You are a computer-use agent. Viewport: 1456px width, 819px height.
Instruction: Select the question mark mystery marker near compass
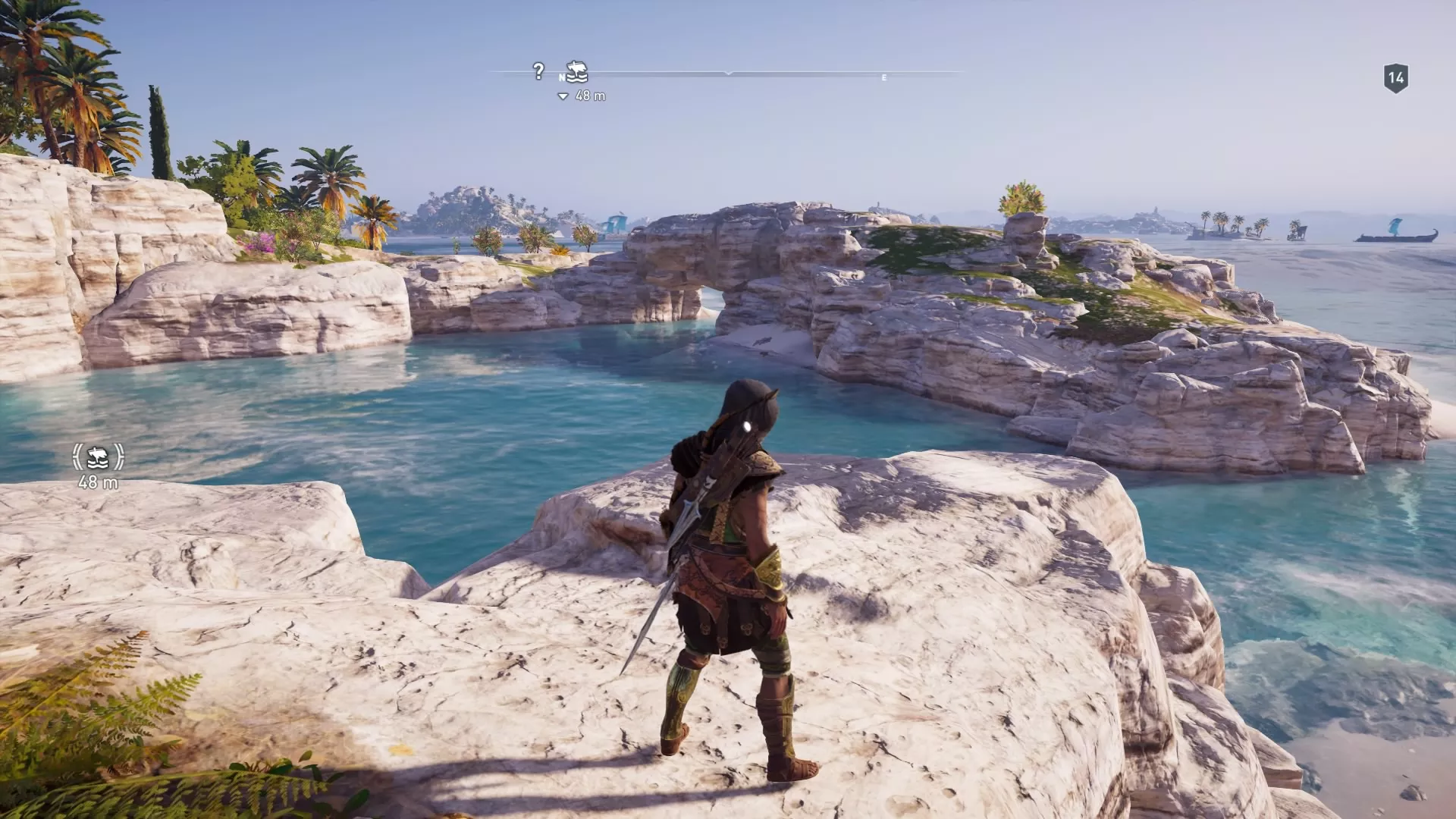click(x=538, y=71)
